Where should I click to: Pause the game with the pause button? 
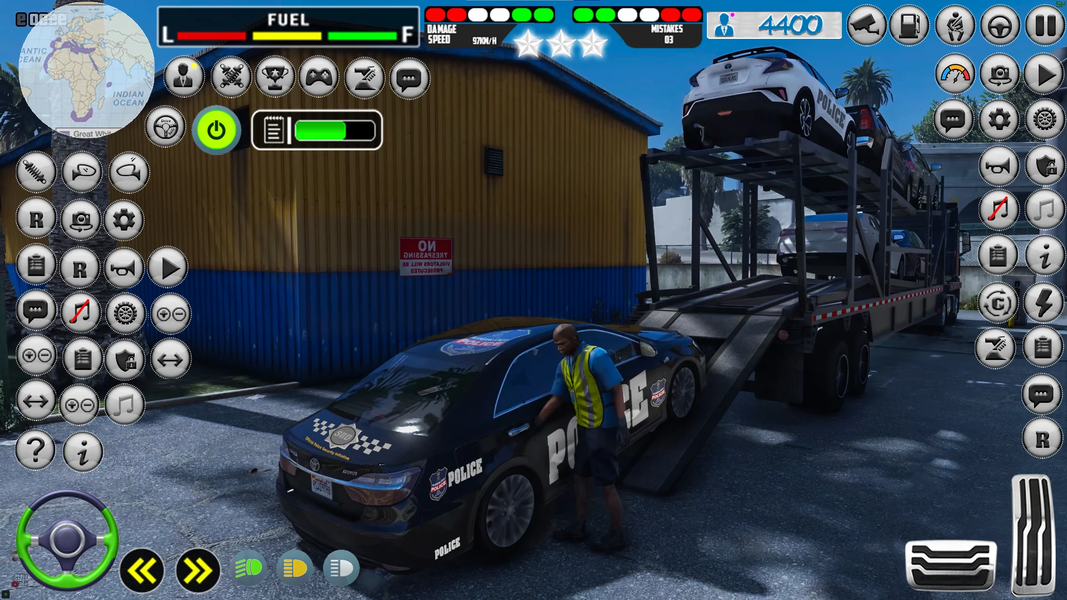[x=1044, y=26]
